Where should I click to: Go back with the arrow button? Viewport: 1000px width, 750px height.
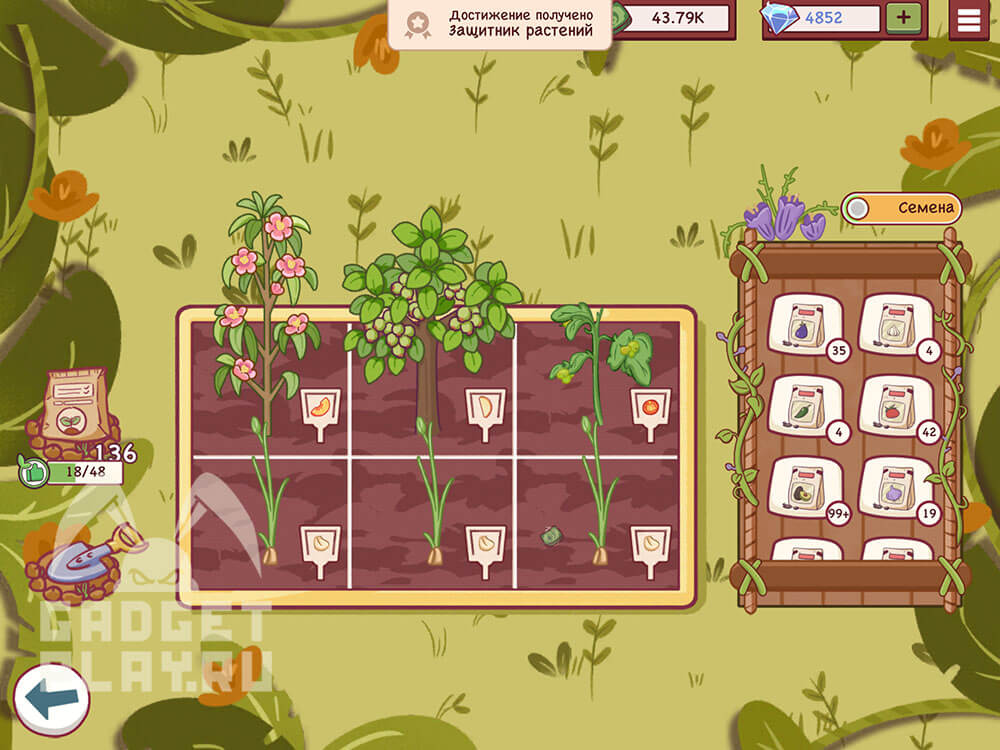(x=51, y=699)
